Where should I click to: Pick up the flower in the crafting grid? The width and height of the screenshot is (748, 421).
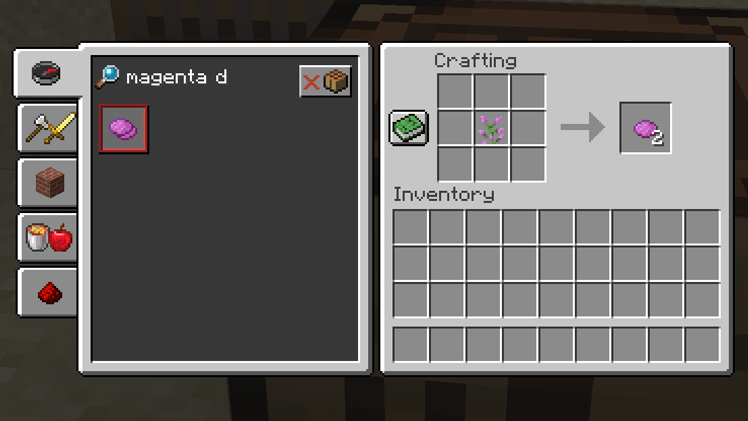tap(492, 128)
